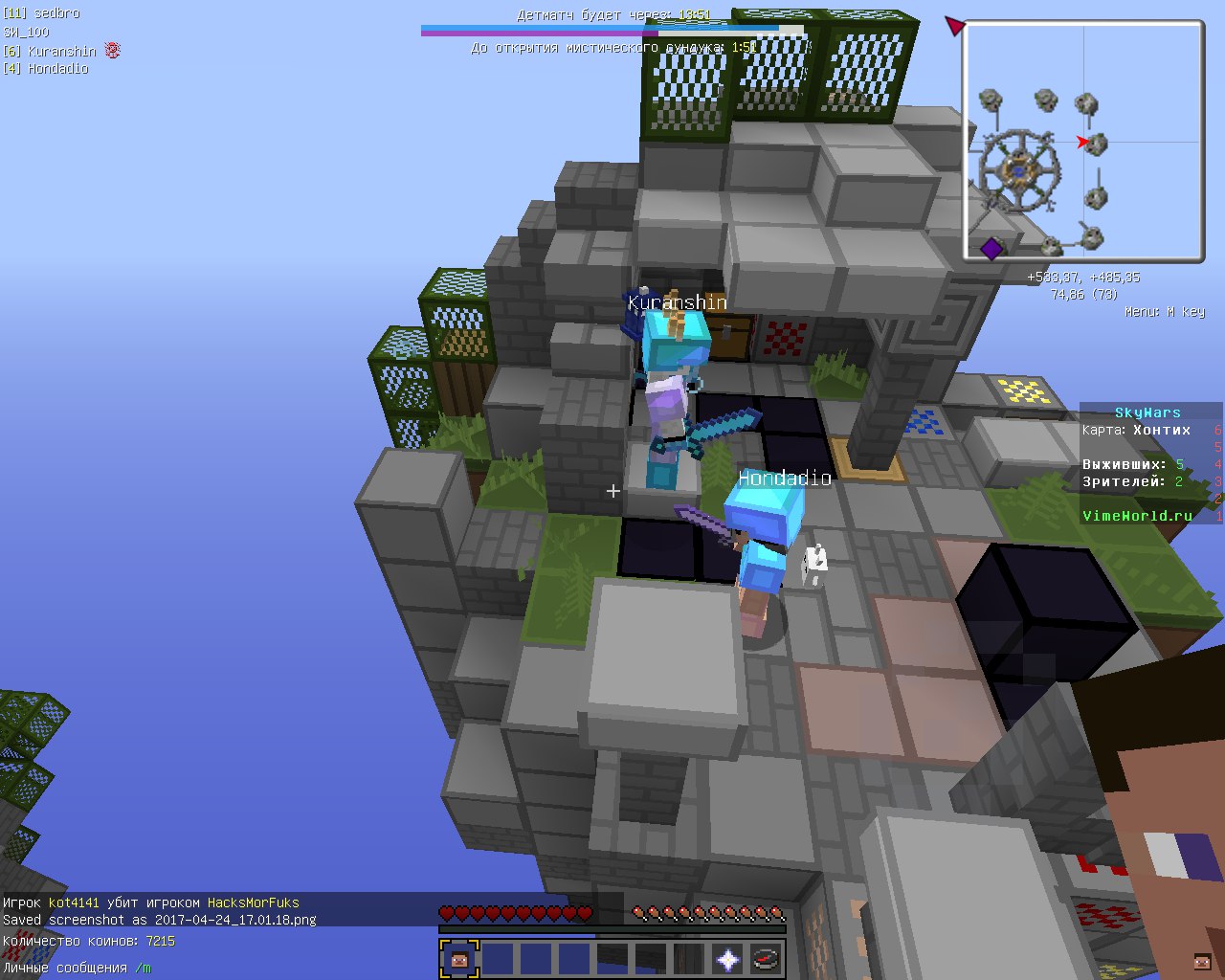
Task: Select sedbro in the player list
Action: (x=55, y=13)
